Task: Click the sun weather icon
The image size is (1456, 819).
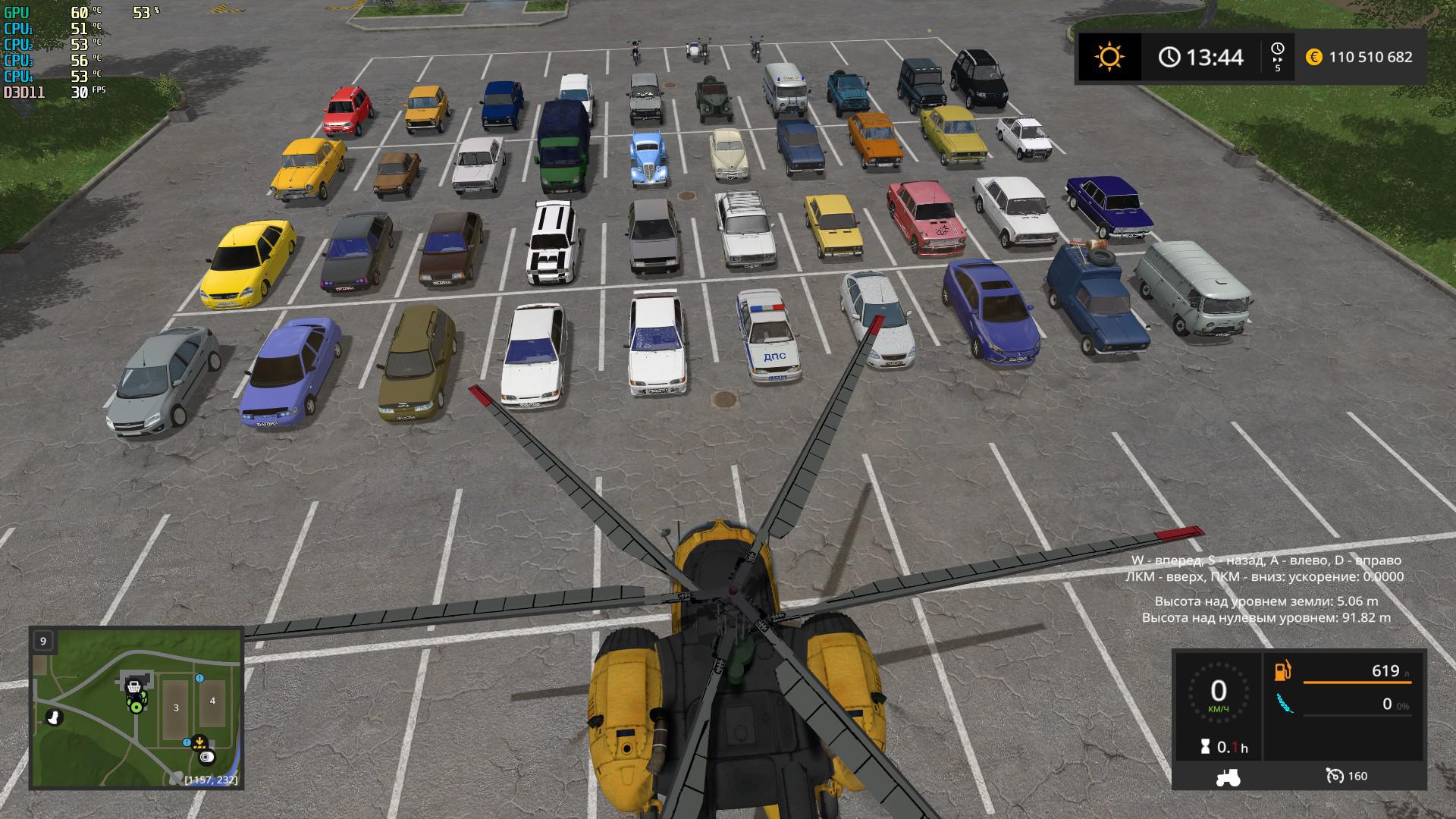Action: coord(1109,57)
